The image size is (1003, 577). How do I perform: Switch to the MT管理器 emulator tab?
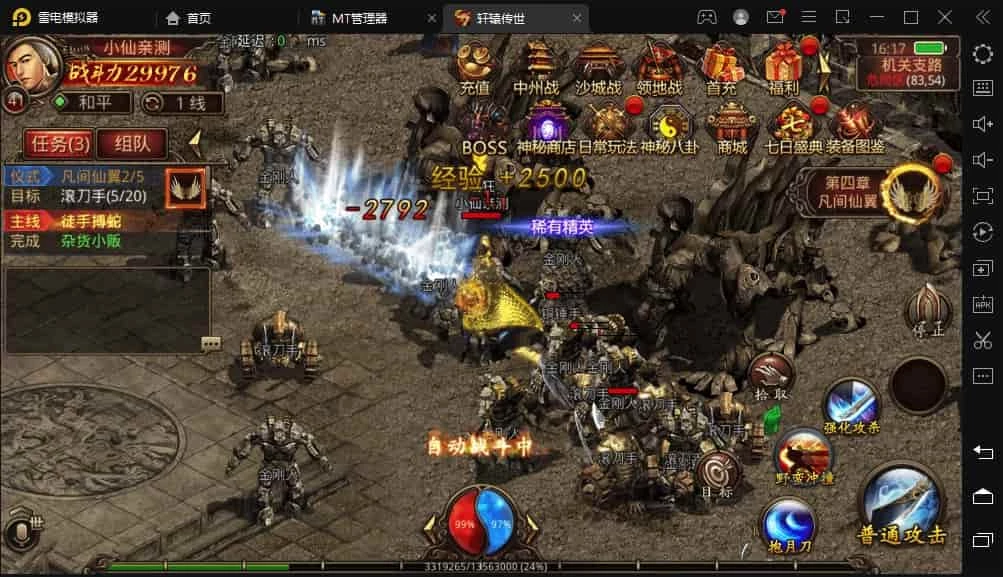point(360,18)
